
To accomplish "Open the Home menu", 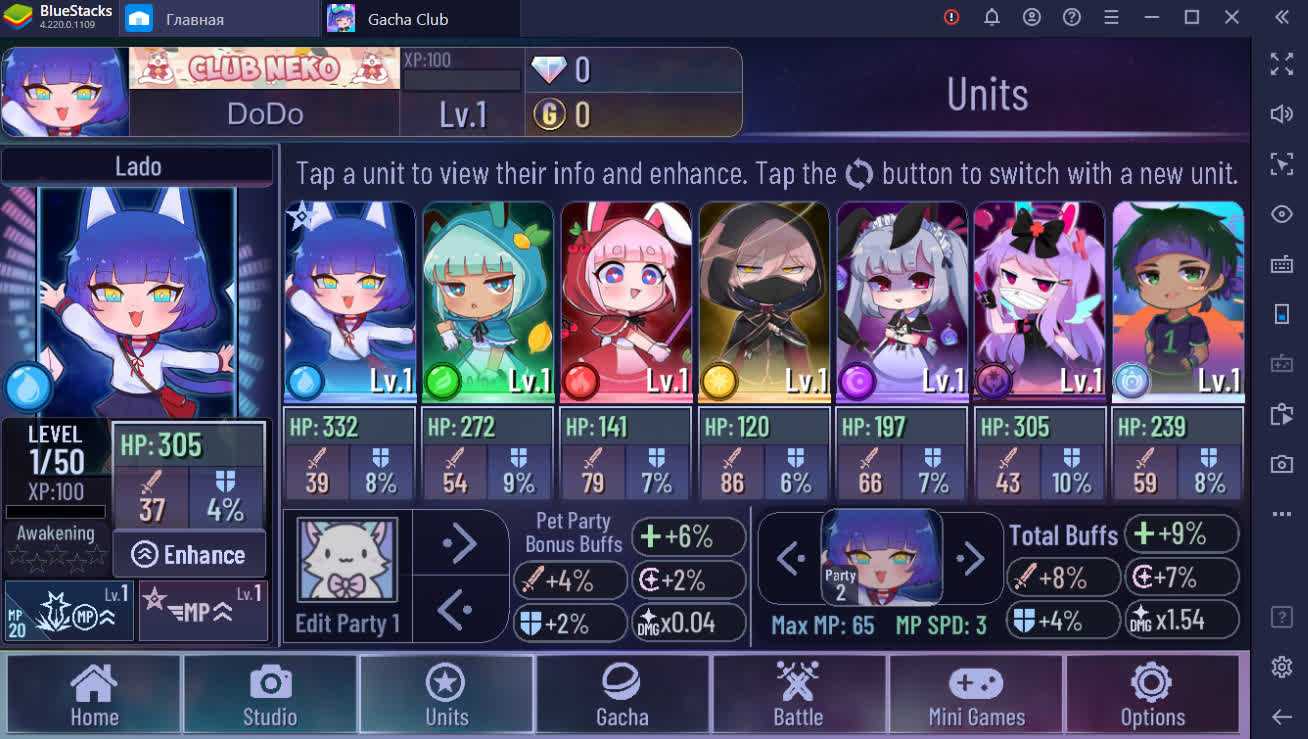I will (x=94, y=694).
